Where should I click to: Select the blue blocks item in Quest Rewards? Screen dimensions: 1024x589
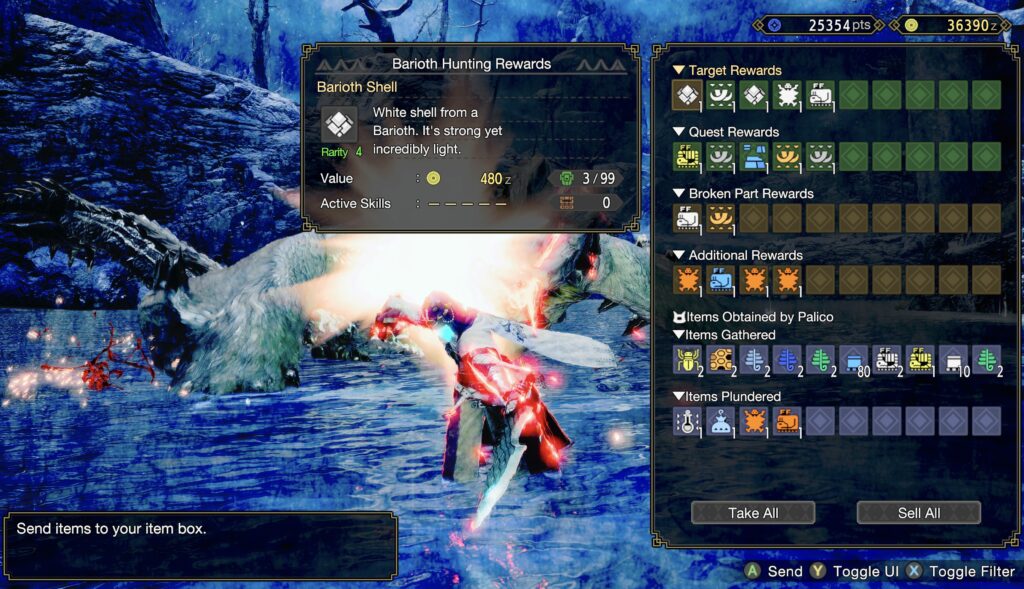tap(754, 156)
